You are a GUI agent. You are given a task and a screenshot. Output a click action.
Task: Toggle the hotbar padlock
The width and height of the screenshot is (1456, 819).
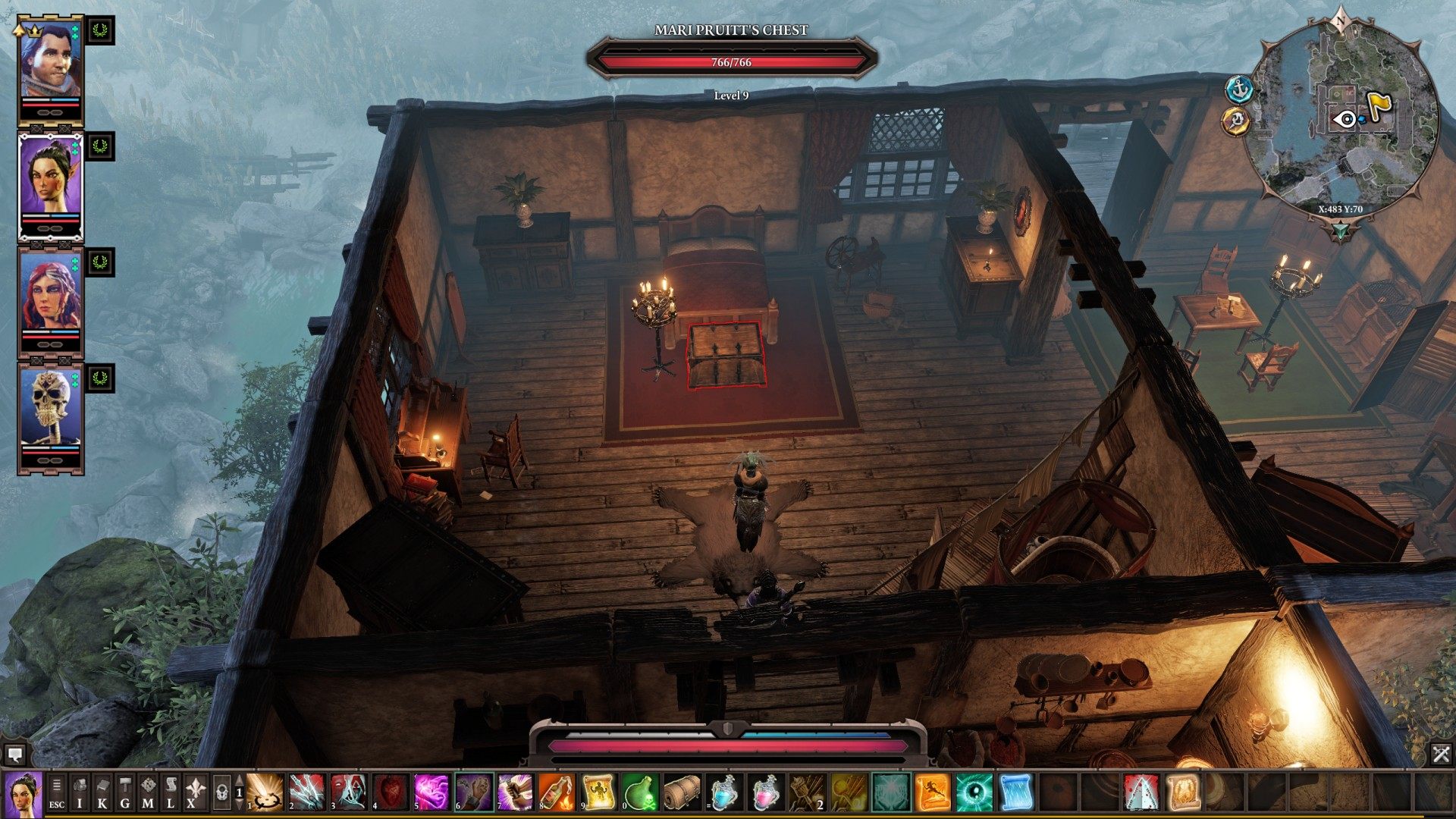click(221, 792)
